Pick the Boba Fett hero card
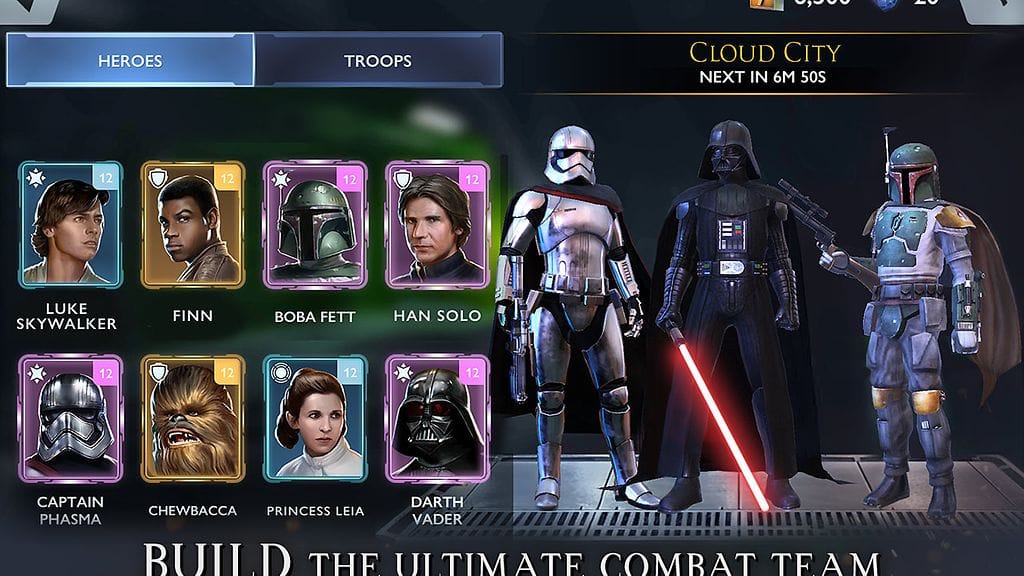This screenshot has height=576, width=1024. [315, 225]
